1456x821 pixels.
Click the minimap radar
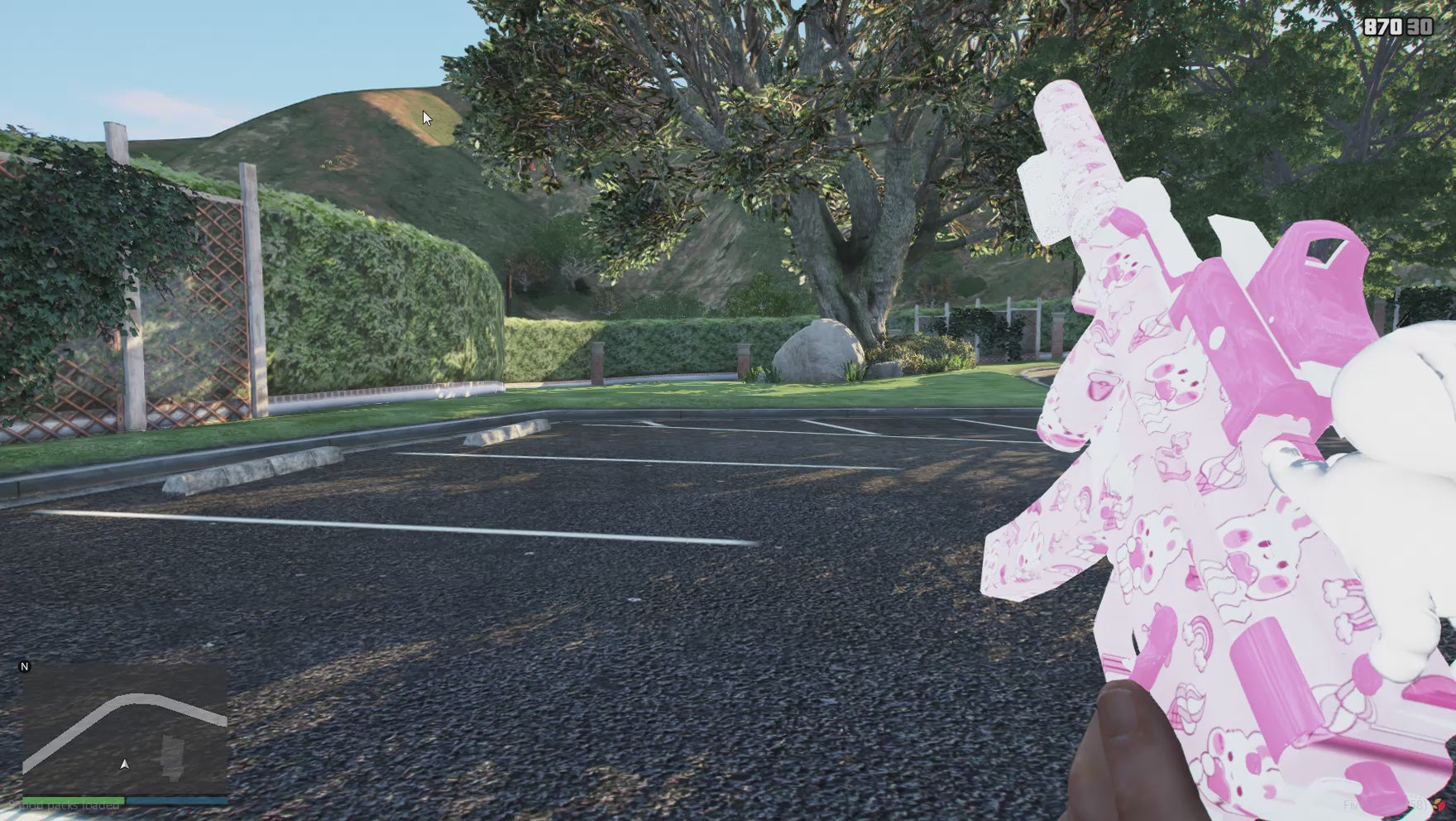pos(124,729)
